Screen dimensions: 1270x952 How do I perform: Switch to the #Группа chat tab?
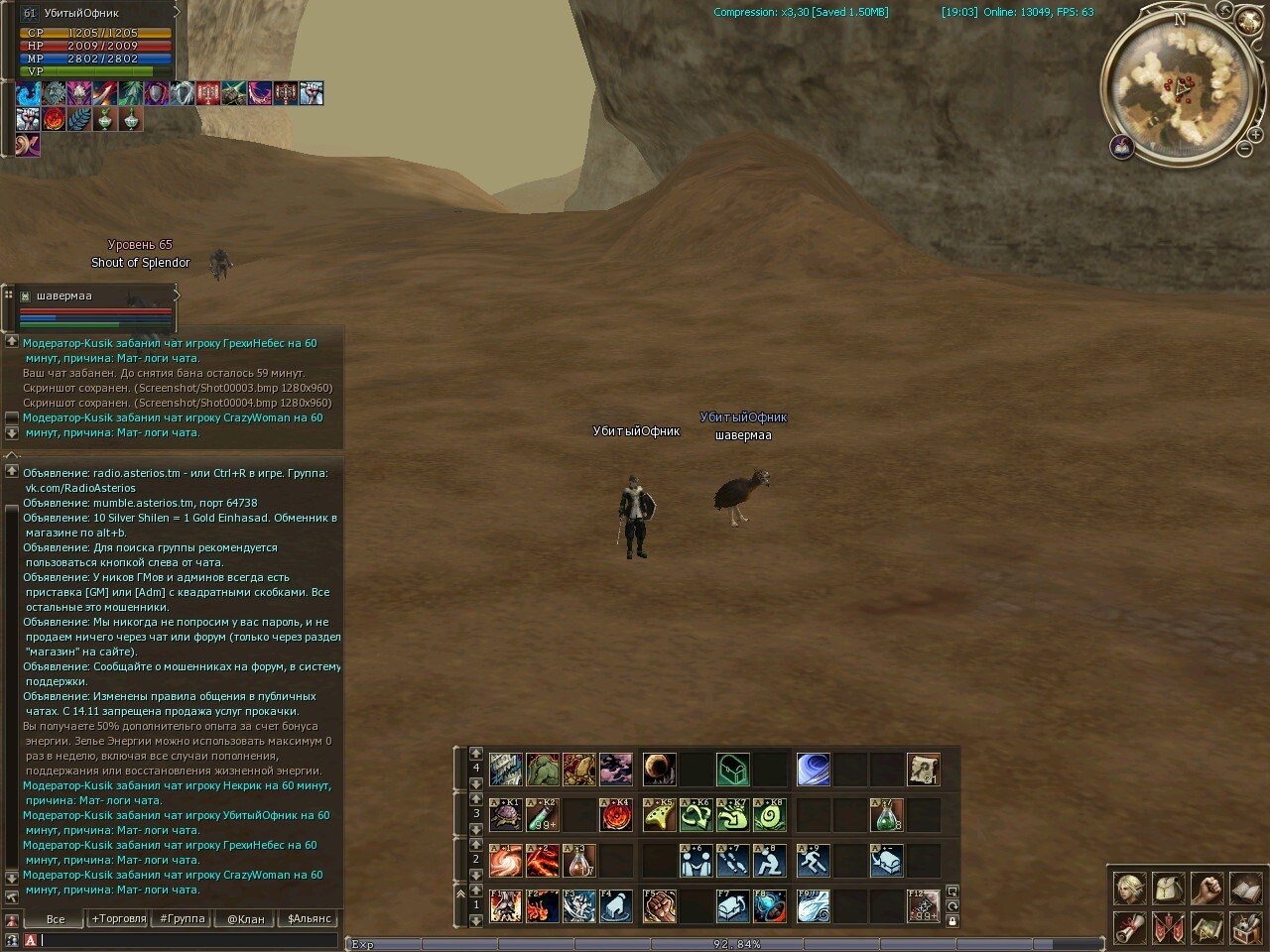[183, 919]
